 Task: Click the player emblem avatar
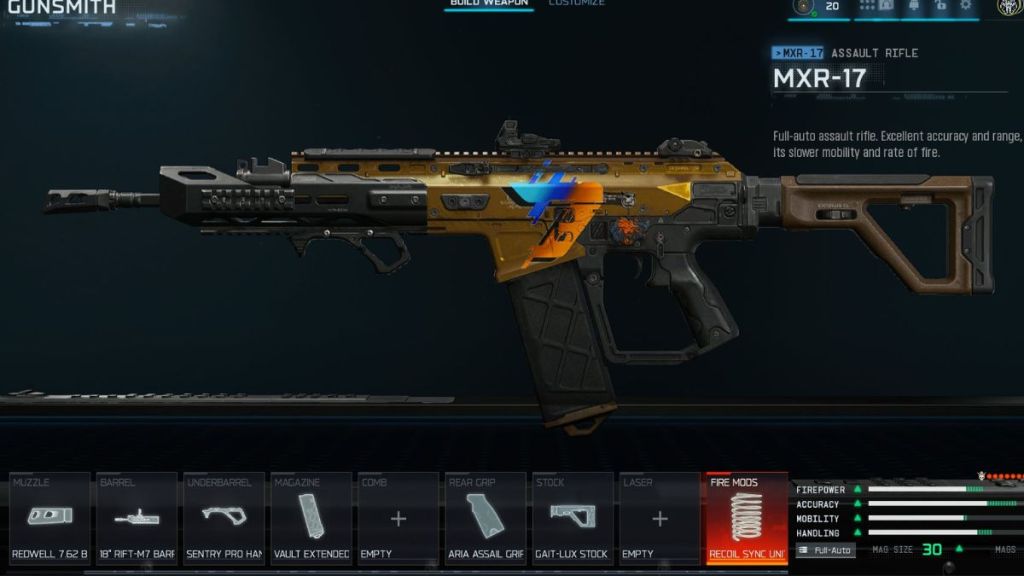[x=1009, y=6]
